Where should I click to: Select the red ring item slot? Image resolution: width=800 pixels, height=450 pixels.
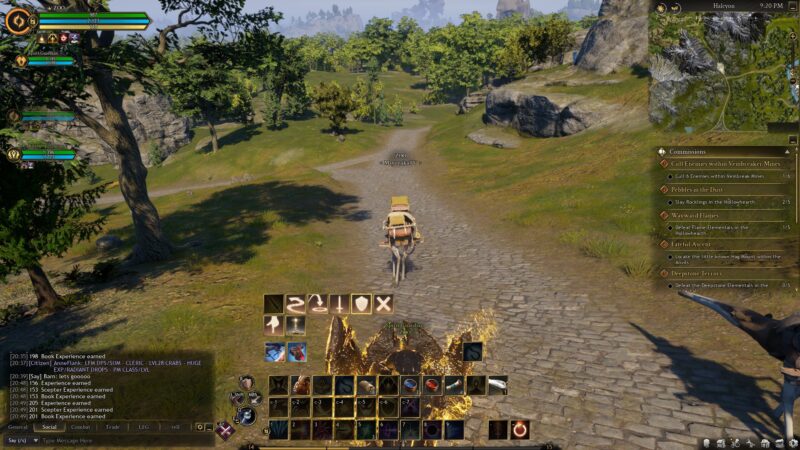tap(521, 430)
